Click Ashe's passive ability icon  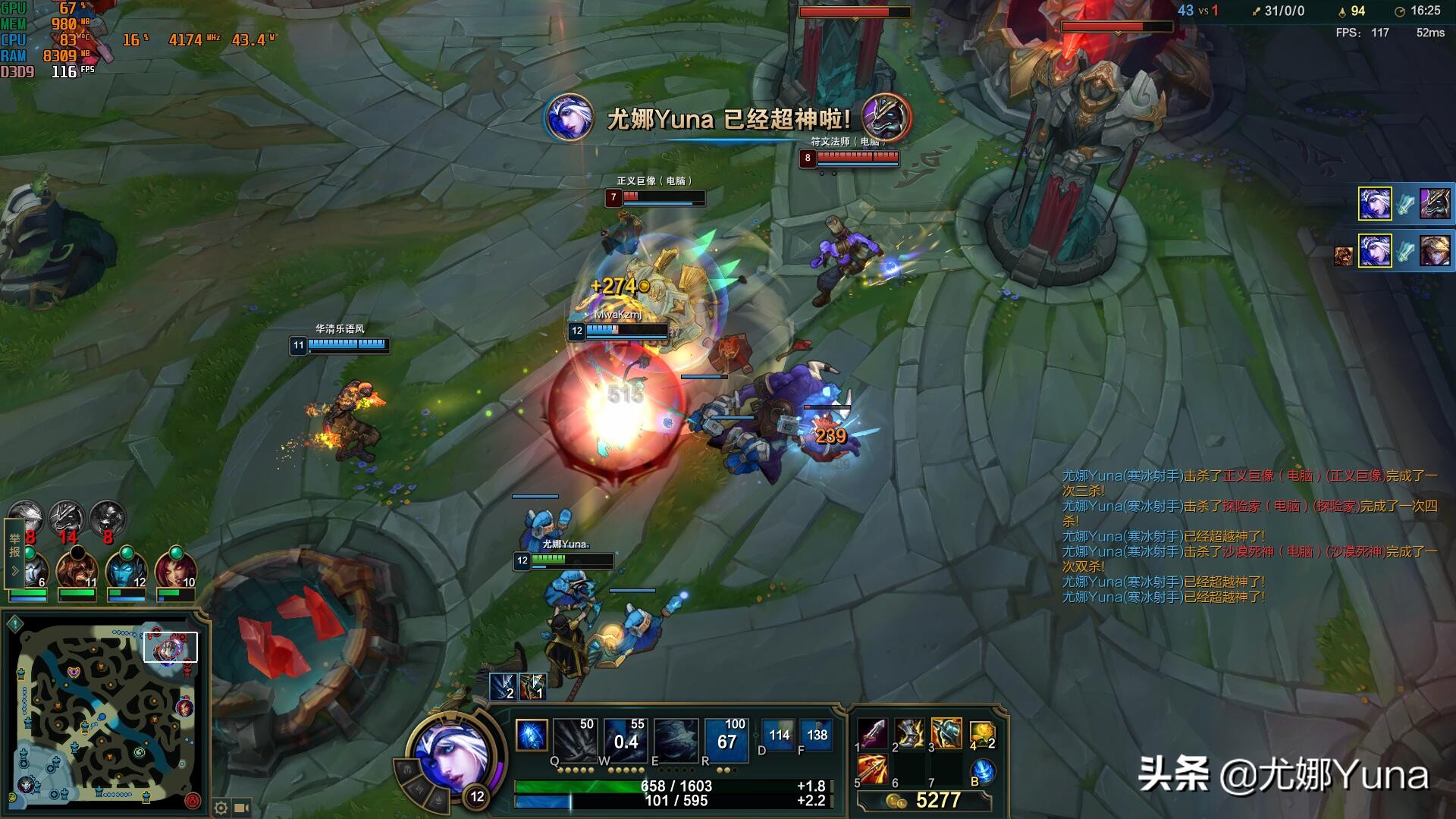coord(532,736)
